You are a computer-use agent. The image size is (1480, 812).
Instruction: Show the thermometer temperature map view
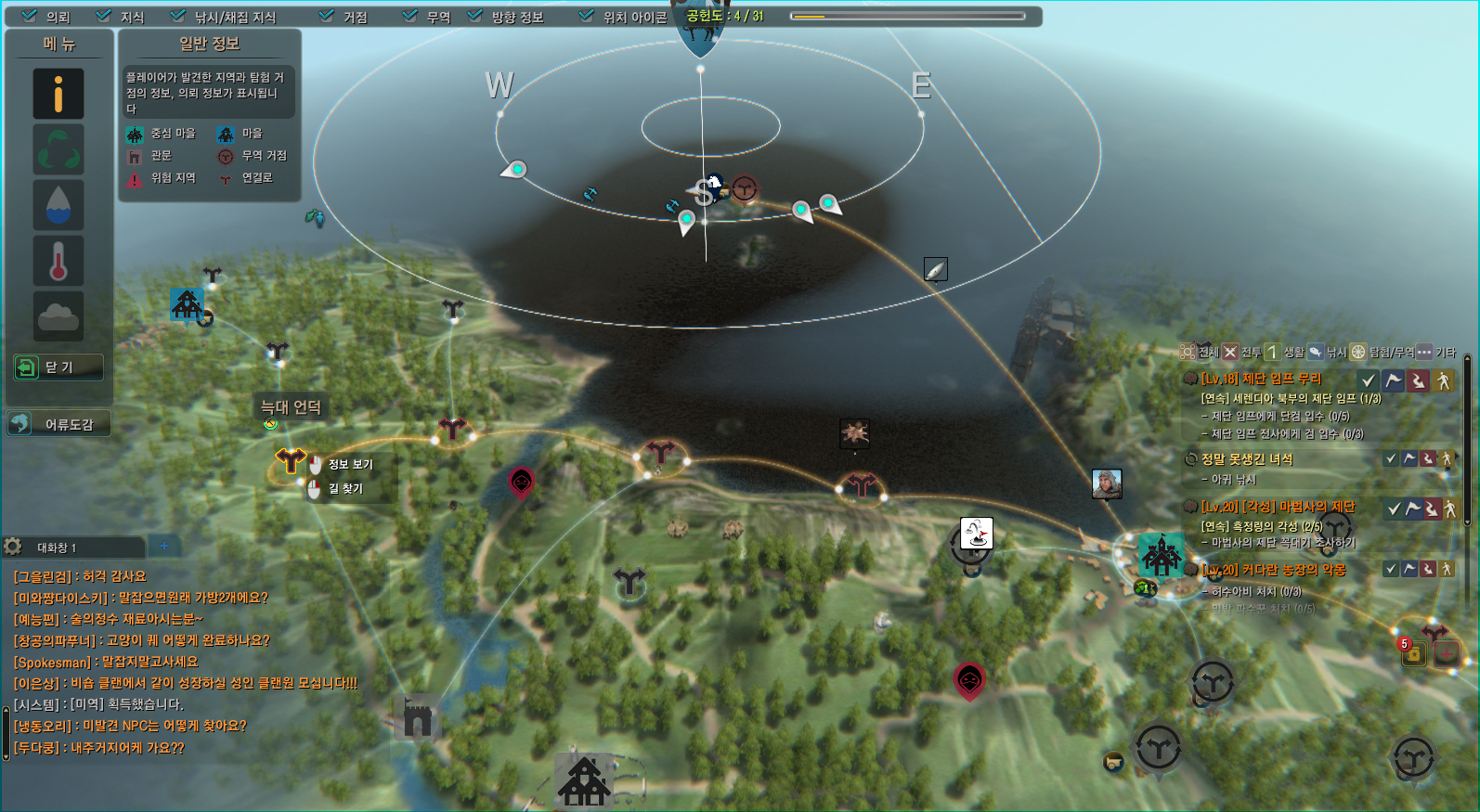coord(58,261)
